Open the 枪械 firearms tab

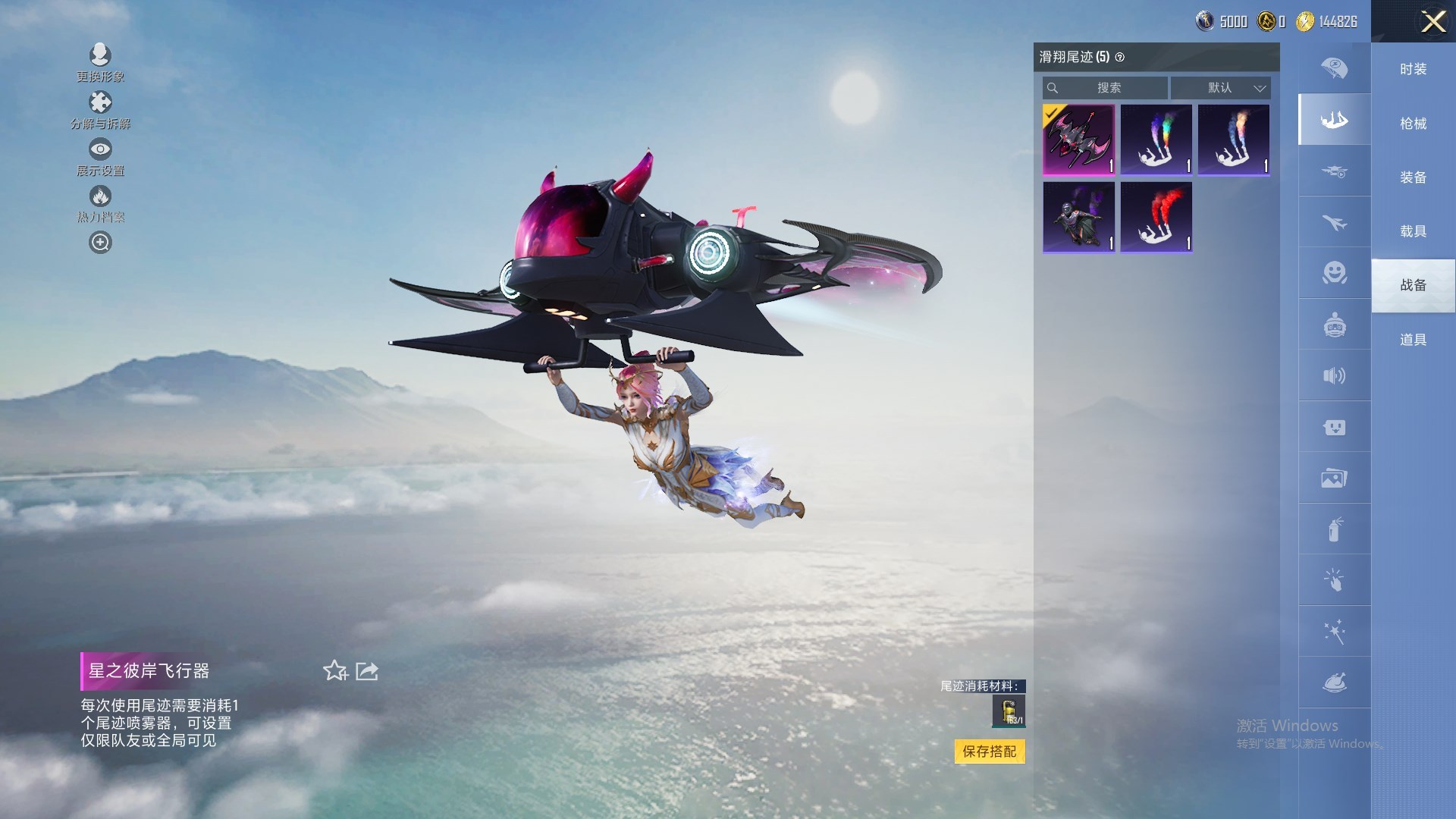[x=1413, y=124]
